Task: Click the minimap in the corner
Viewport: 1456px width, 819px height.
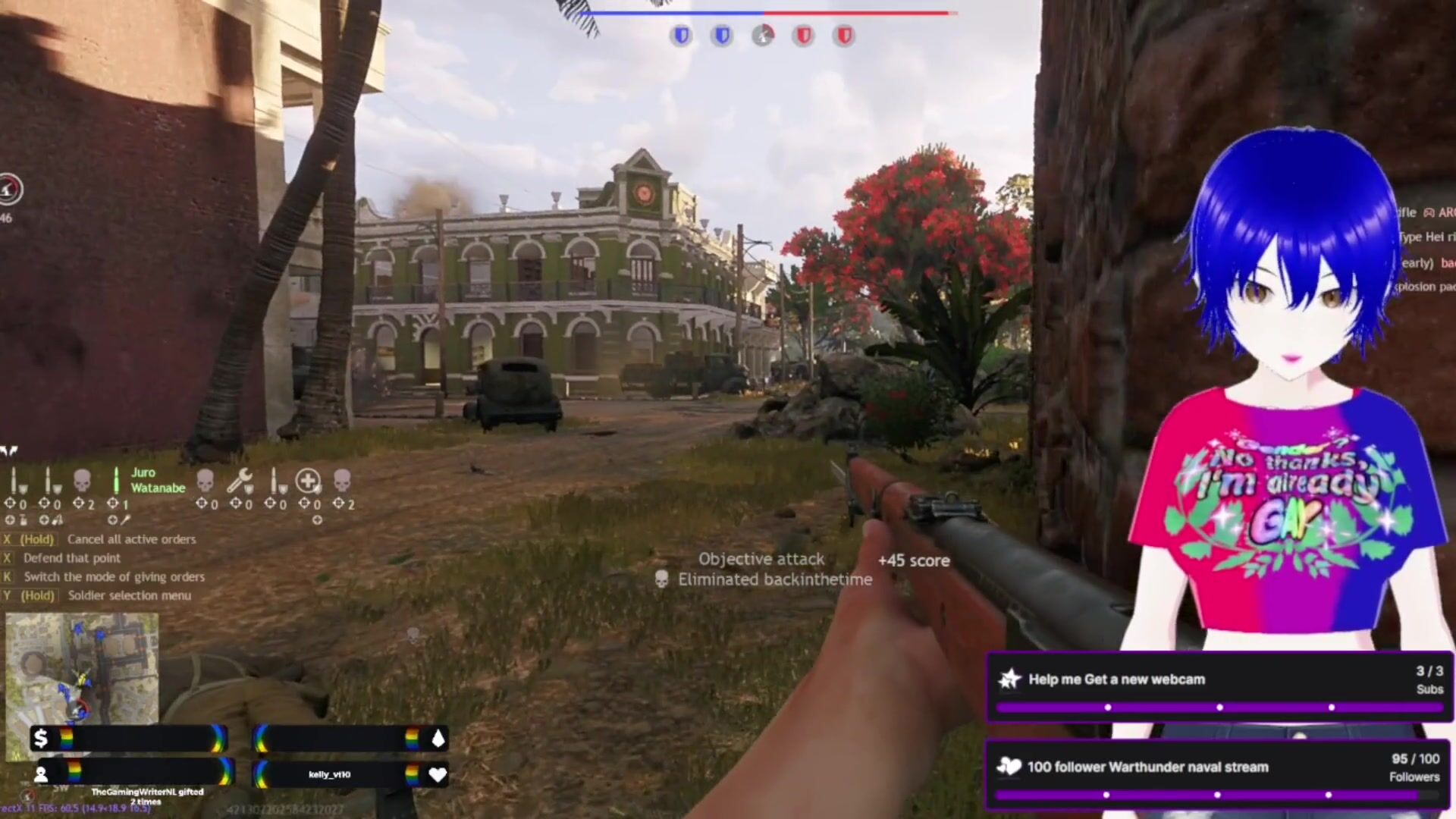Action: coord(82,667)
